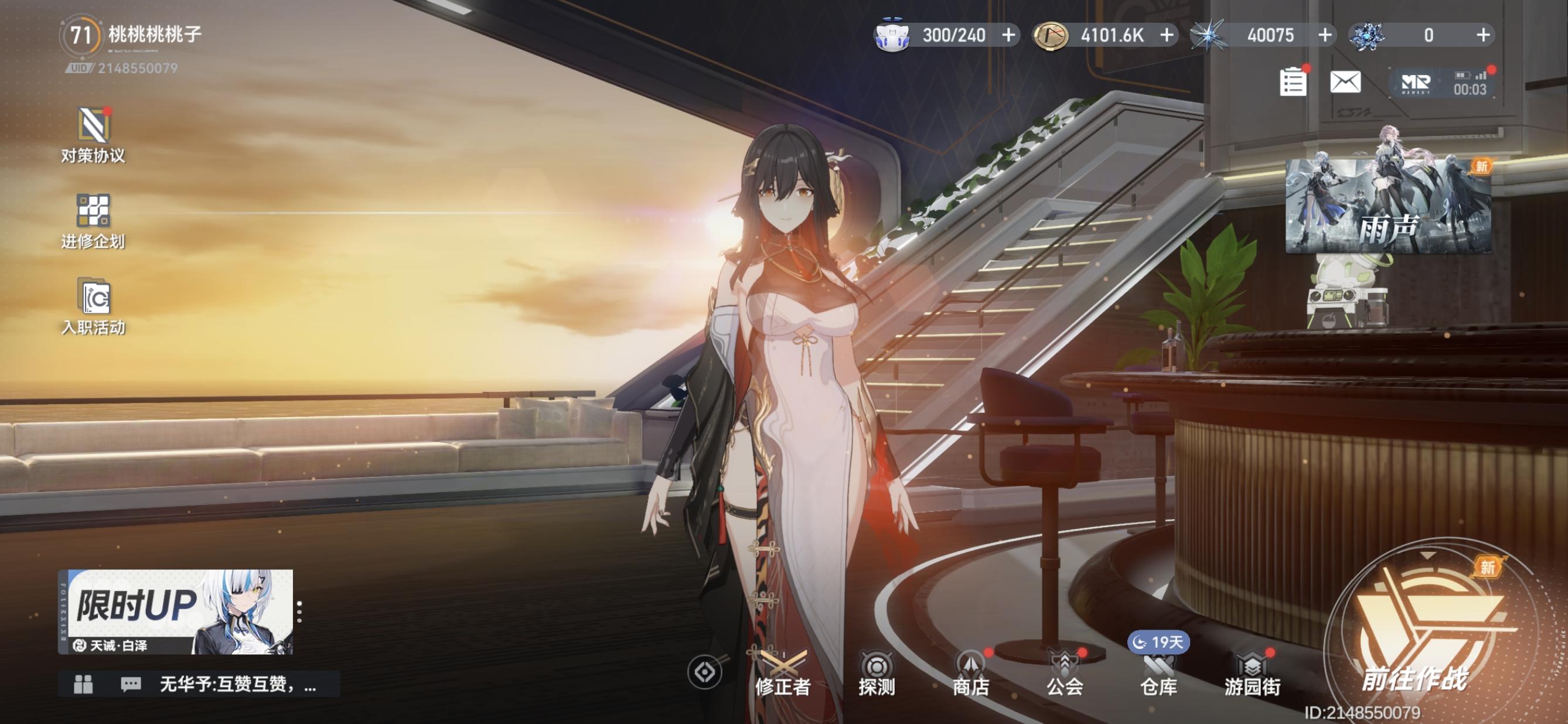
Task: Enter the 游园街 area
Action: [1253, 674]
